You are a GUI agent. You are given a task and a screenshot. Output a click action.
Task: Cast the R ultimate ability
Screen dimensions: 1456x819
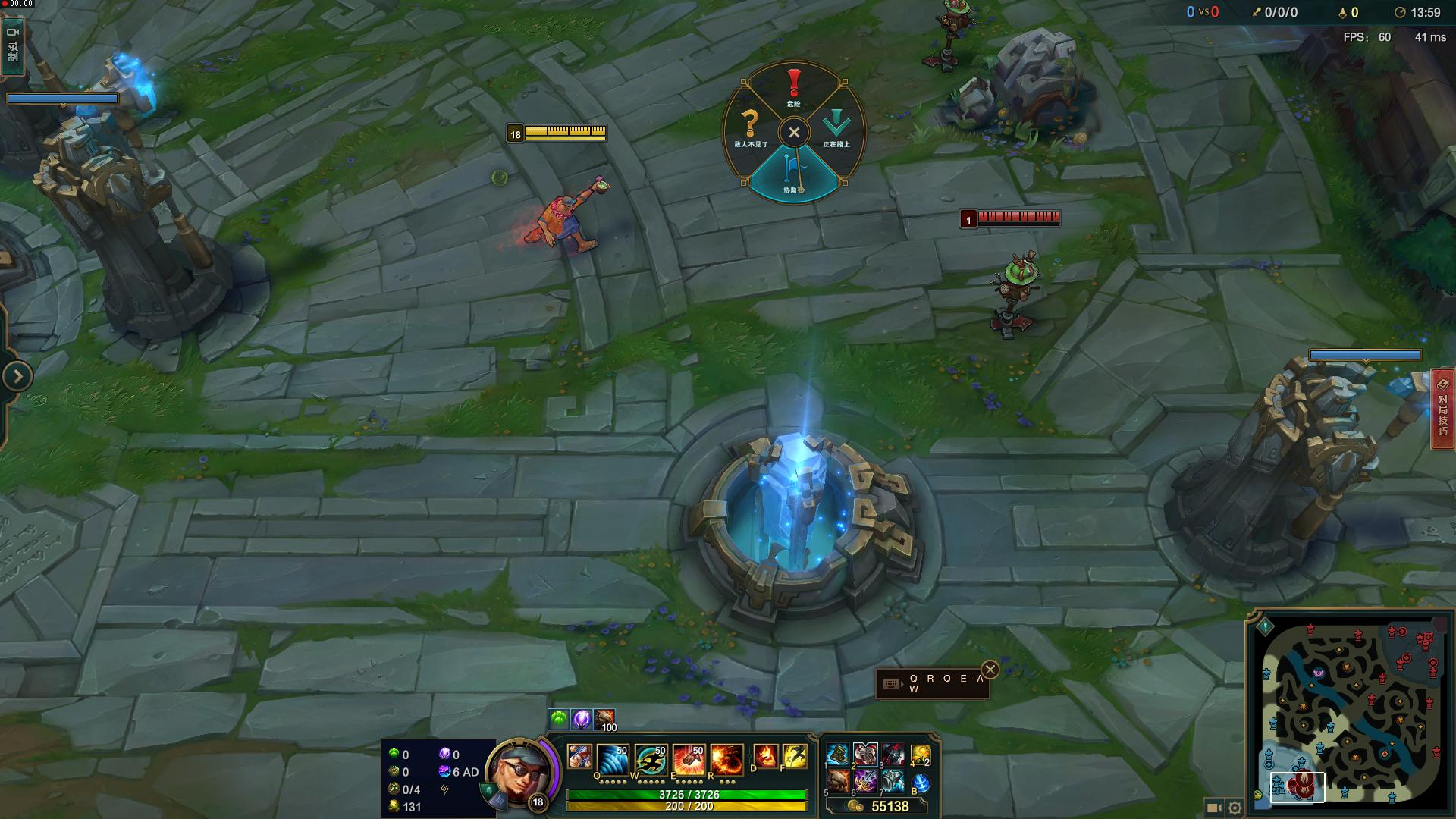726,759
